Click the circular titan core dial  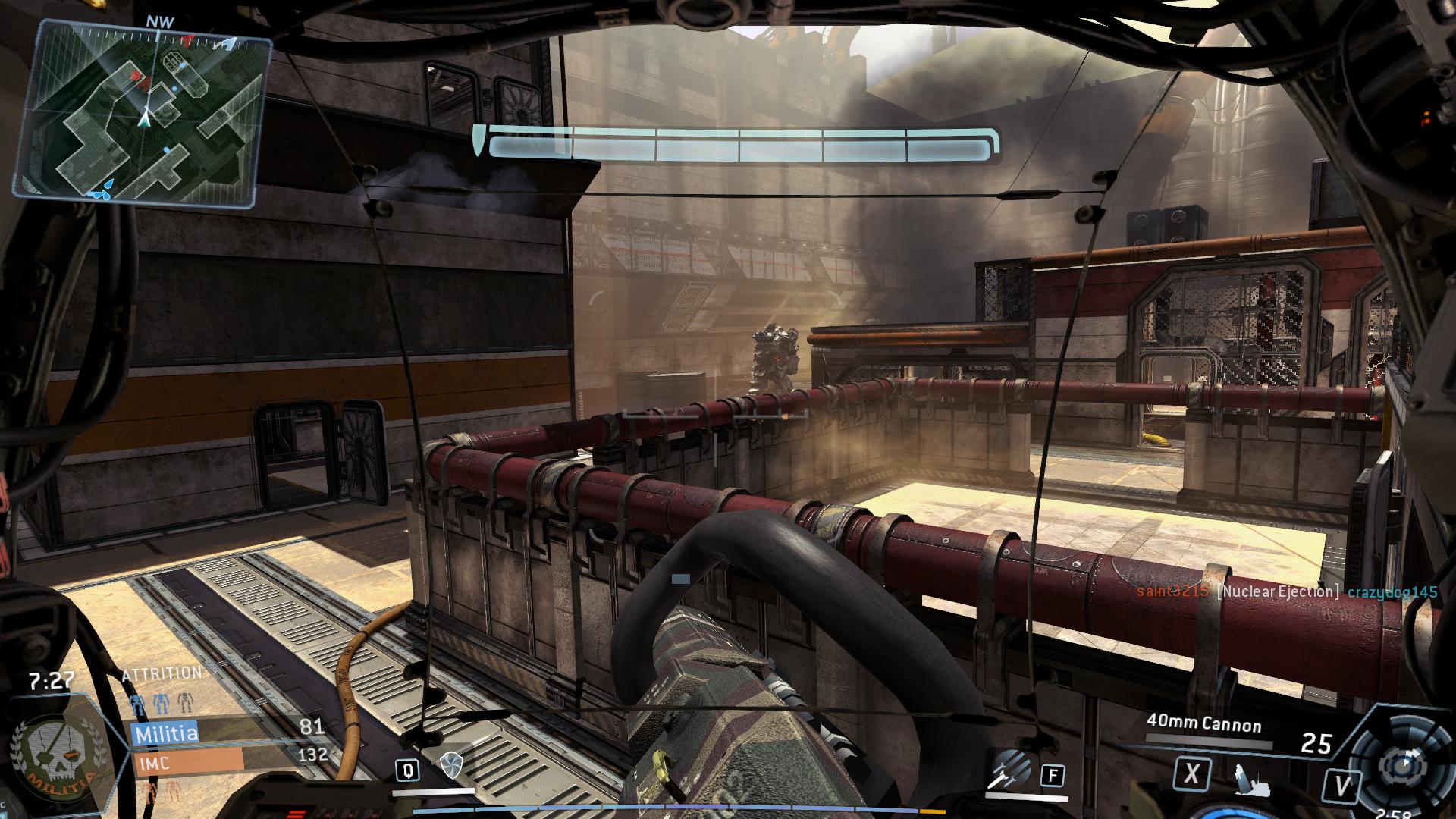1401,764
